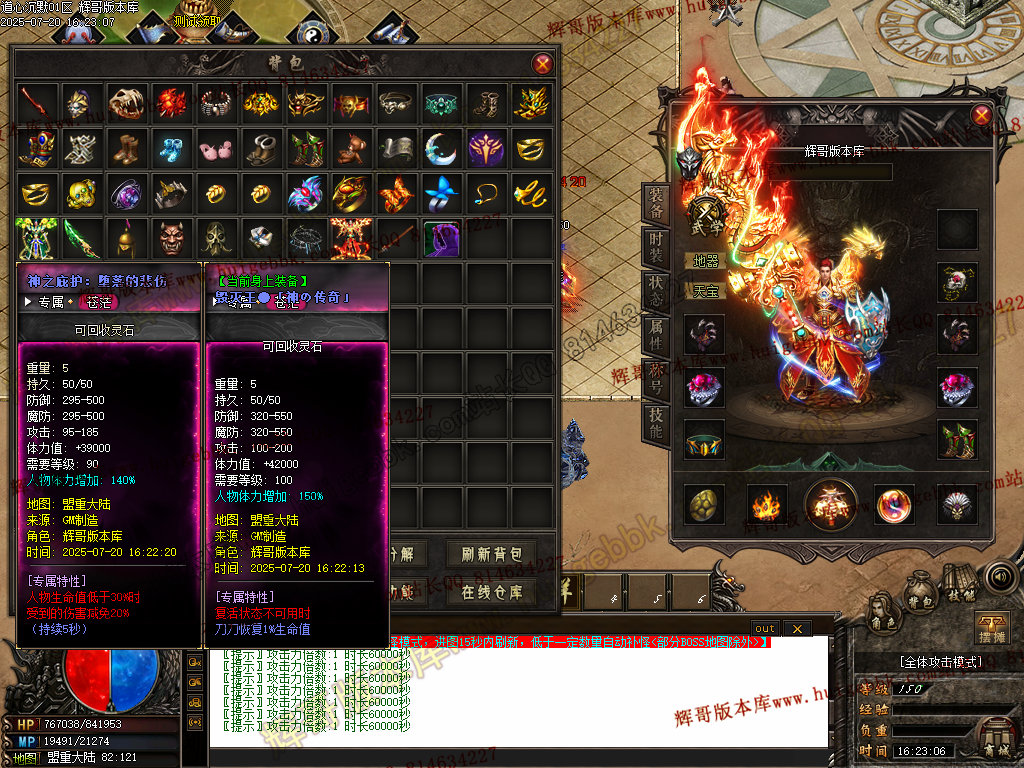Click the 地器 button on character panel
The height and width of the screenshot is (768, 1024).
pos(706,260)
